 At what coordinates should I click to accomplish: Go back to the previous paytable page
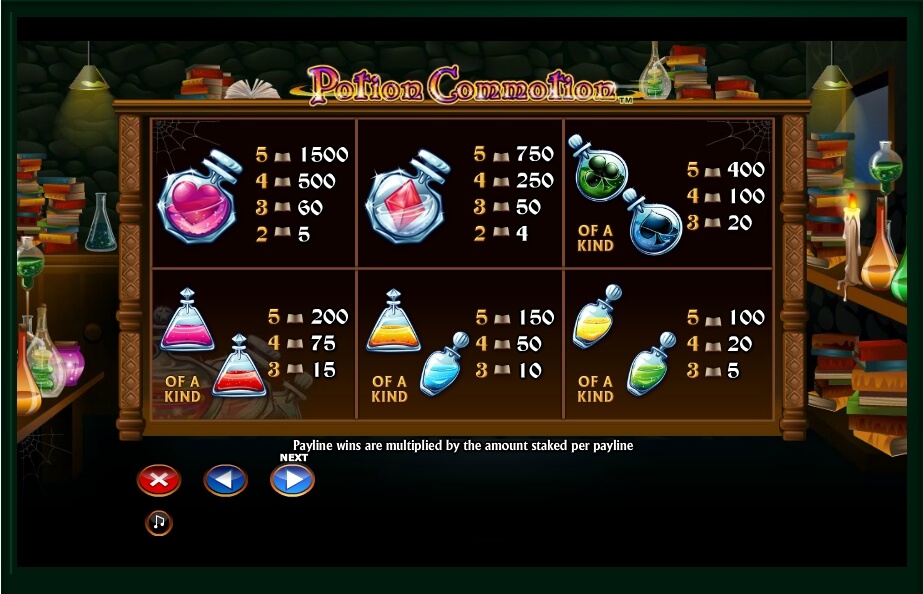(225, 481)
